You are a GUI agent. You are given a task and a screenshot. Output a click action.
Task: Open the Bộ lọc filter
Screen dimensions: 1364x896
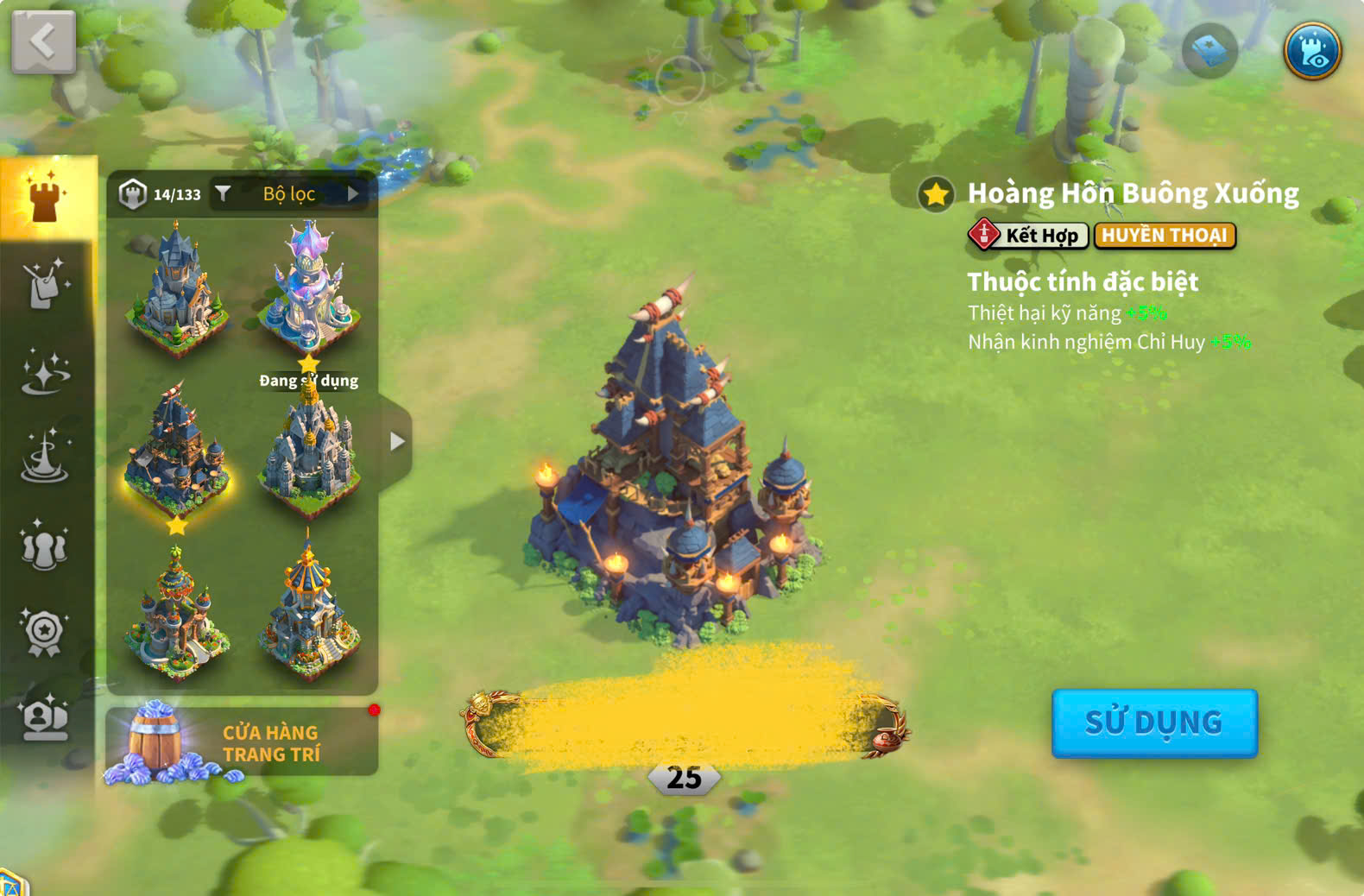290,194
